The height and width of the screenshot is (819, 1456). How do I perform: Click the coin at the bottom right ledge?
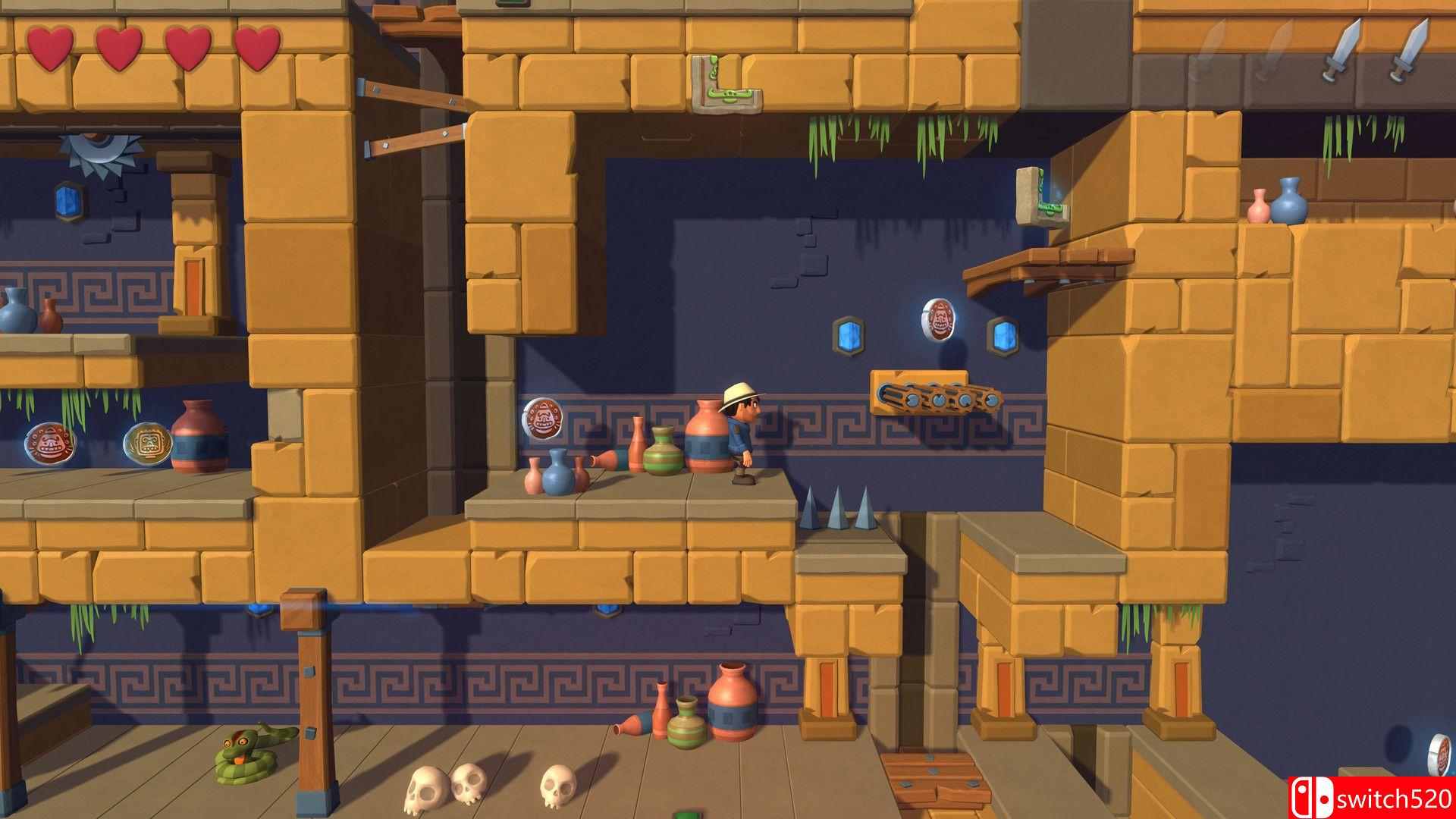click(1438, 755)
